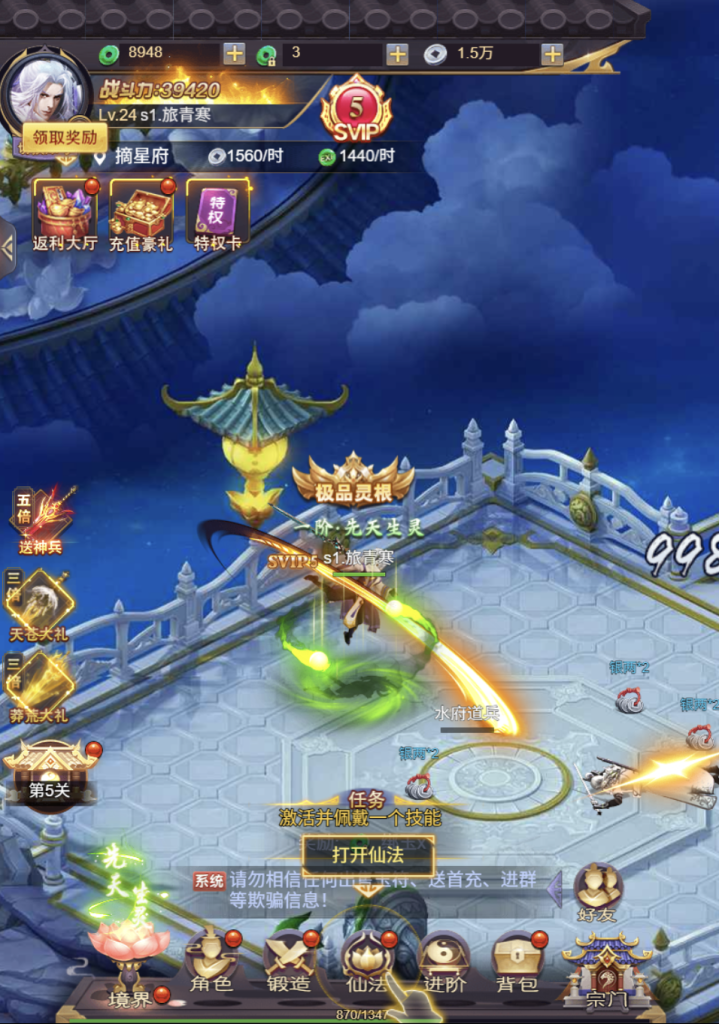Open the 仙法 skills menu

coord(367,961)
